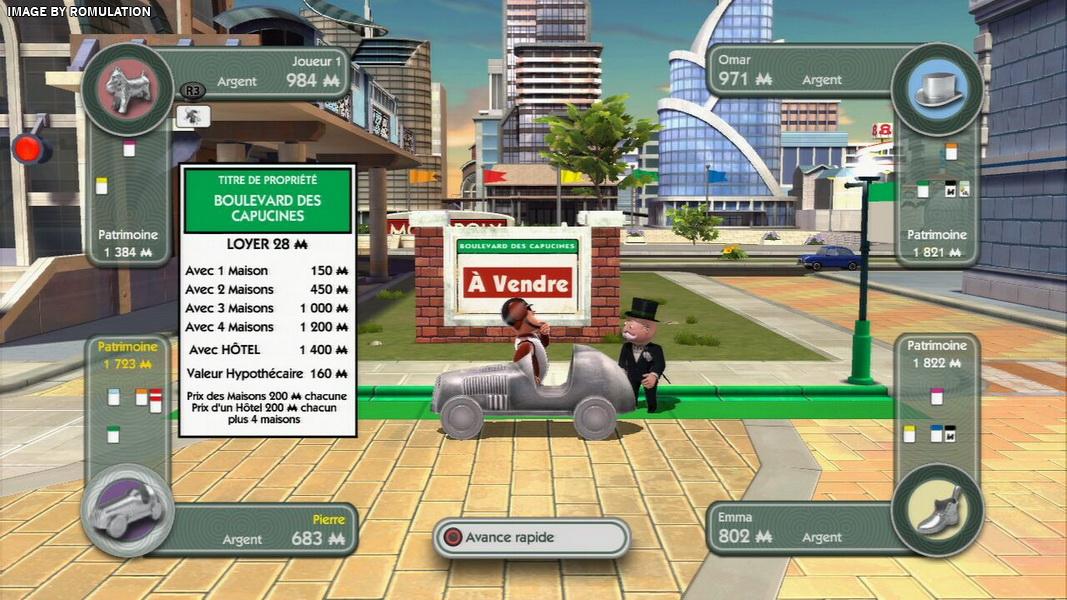Open the Boulevard des Capucines title deed card
Image resolution: width=1067 pixels, height=600 pixels.
[x=267, y=300]
